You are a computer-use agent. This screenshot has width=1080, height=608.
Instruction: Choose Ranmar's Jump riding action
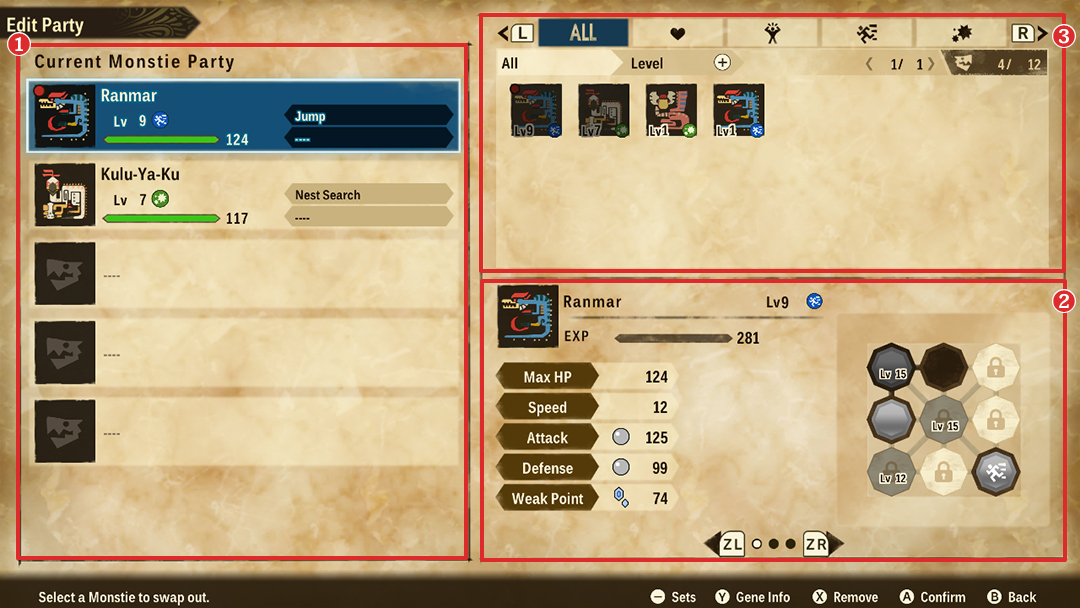tap(368, 116)
